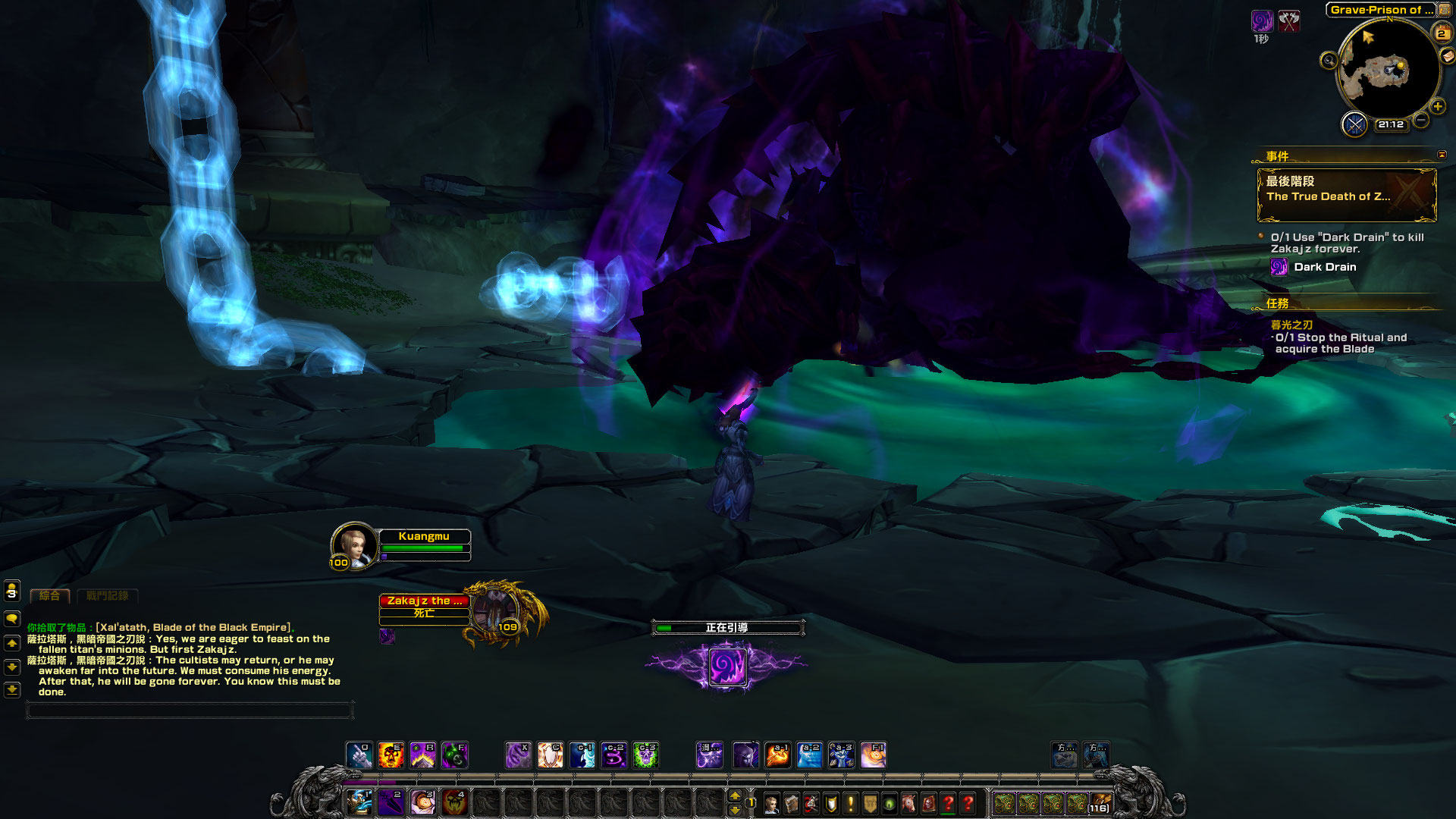The image size is (1456, 819).
Task: Use the fire a-1 ability
Action: pos(777,755)
